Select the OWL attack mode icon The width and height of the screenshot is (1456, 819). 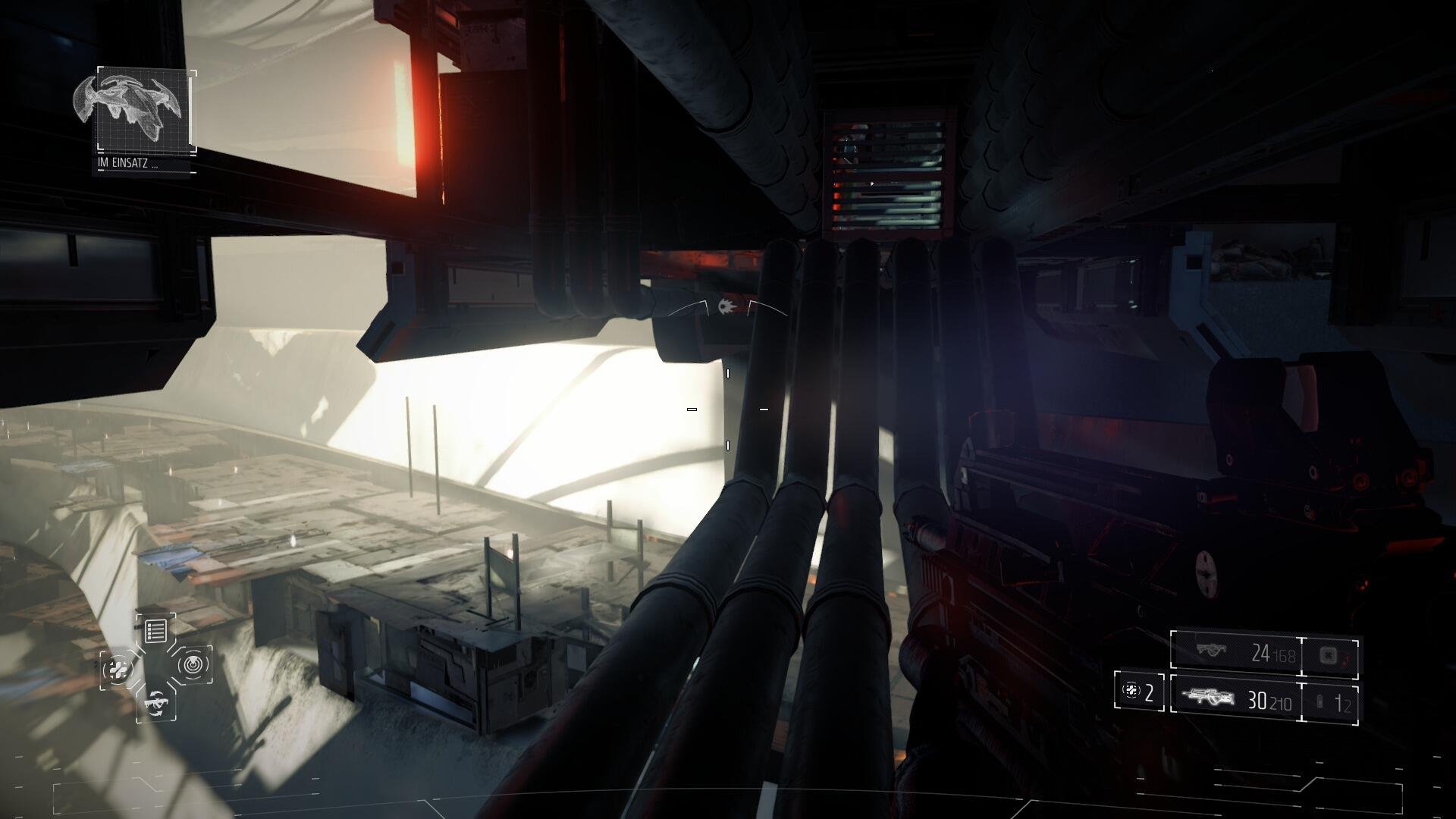[157, 704]
